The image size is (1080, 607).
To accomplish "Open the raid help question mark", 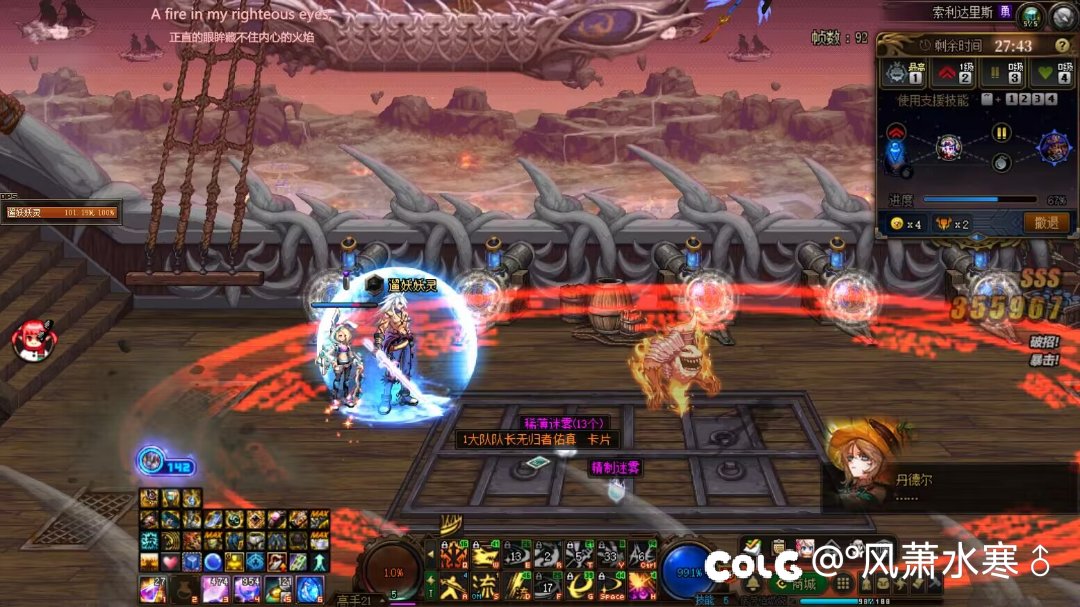I will point(1062,46).
